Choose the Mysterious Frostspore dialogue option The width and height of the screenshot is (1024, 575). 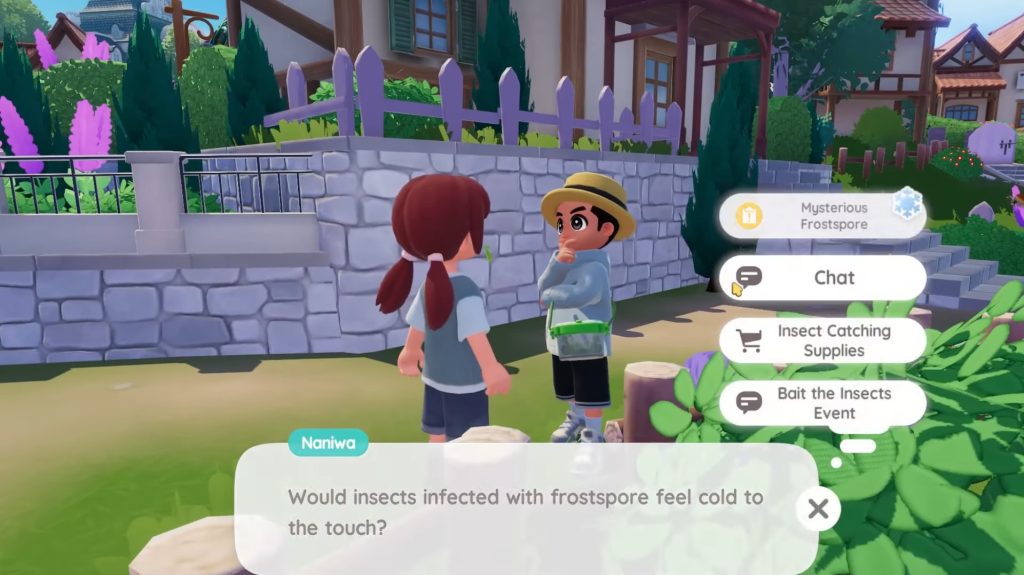pos(822,216)
